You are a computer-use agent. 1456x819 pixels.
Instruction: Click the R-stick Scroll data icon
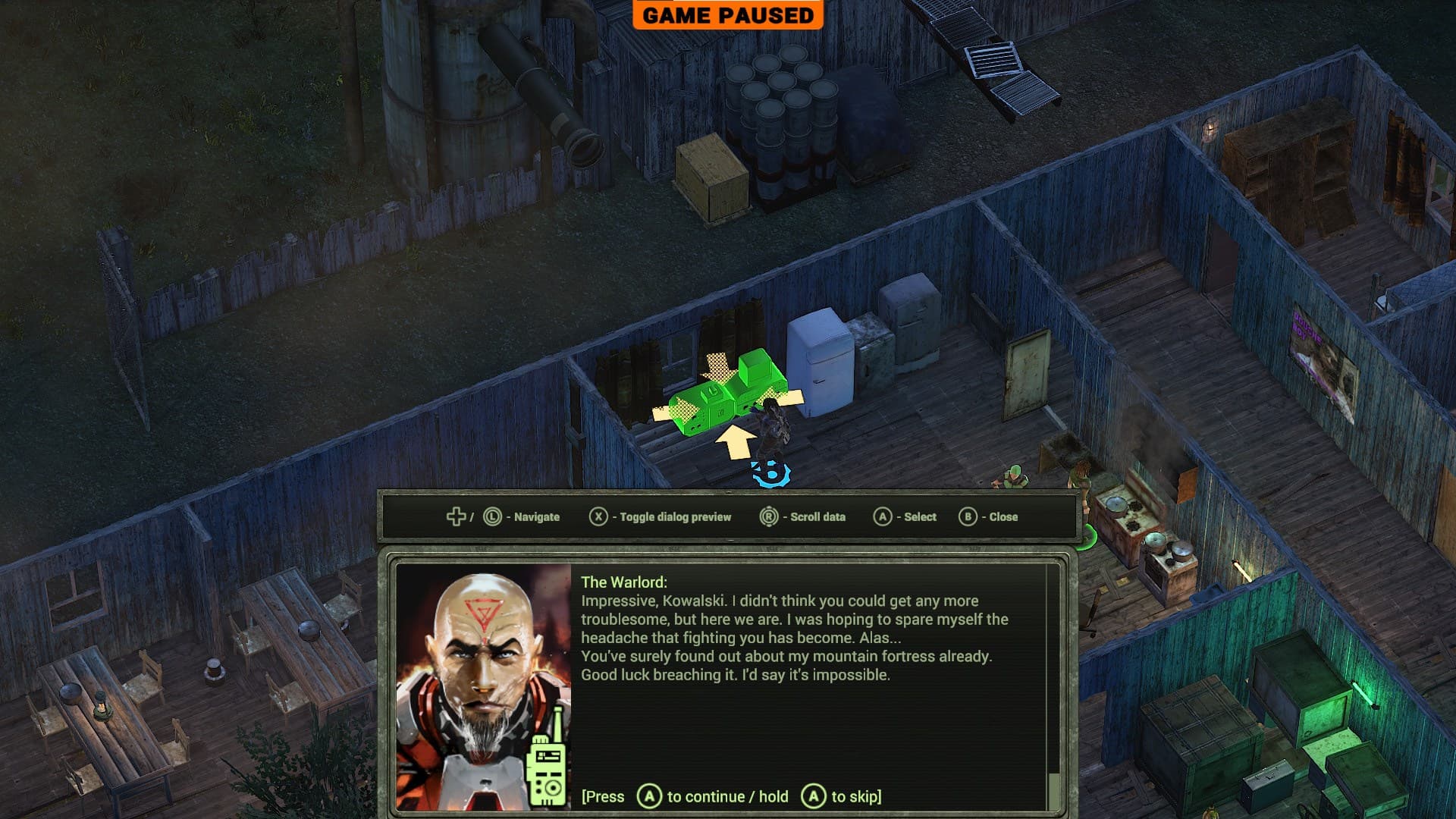point(769,516)
